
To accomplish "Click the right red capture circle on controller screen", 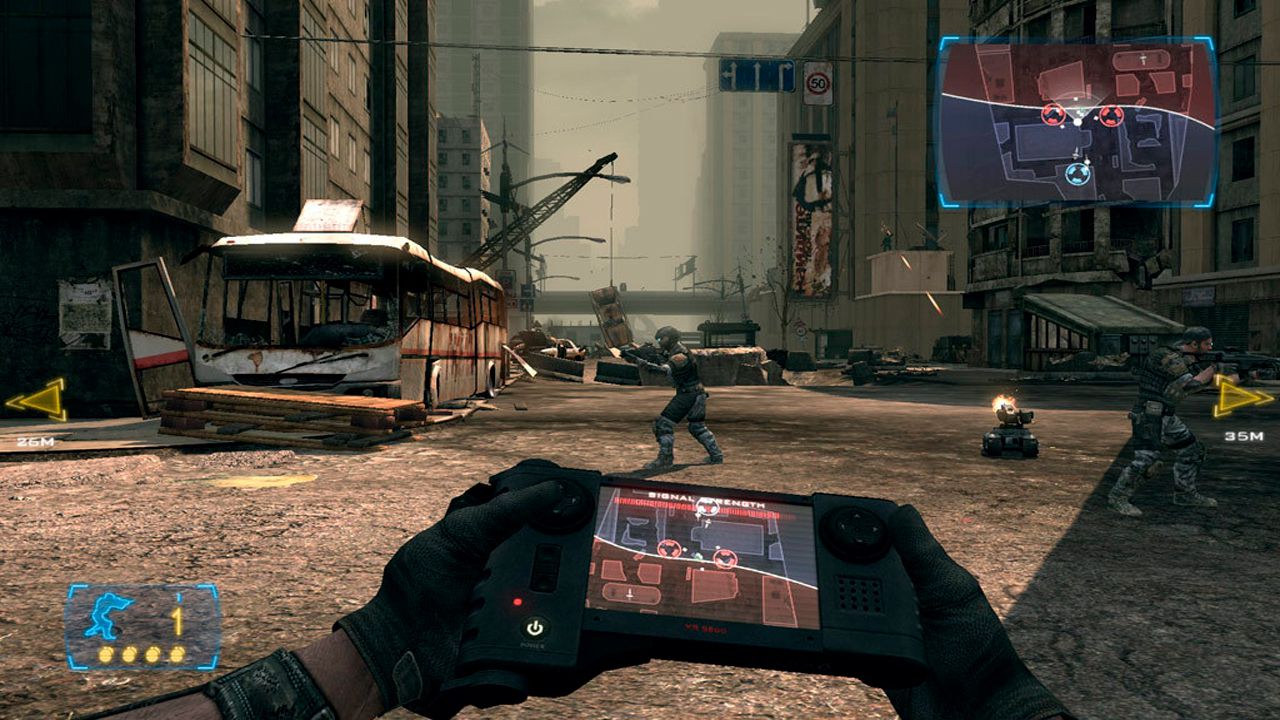I will pos(724,558).
